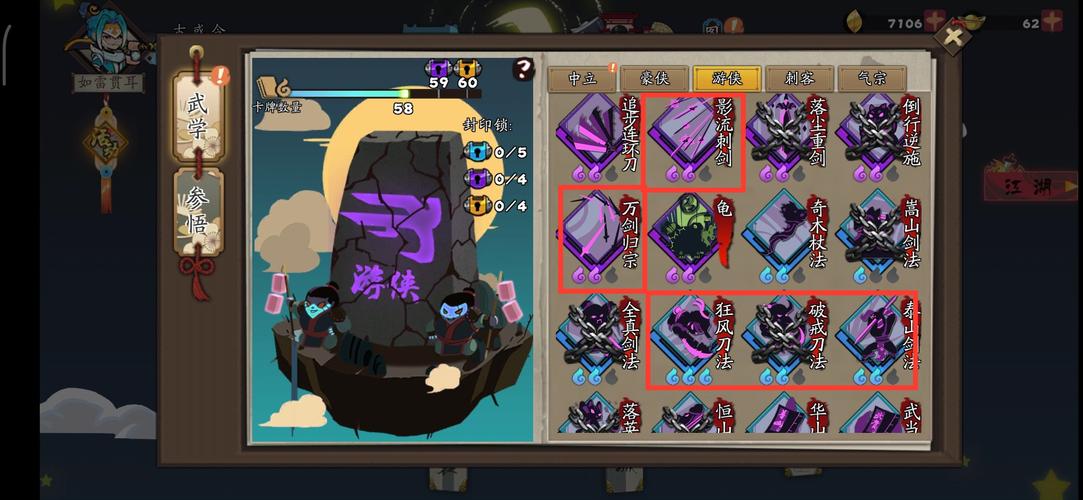This screenshot has width=1083, height=500.
Task: Open the 刺客 faction tab
Action: [x=799, y=78]
